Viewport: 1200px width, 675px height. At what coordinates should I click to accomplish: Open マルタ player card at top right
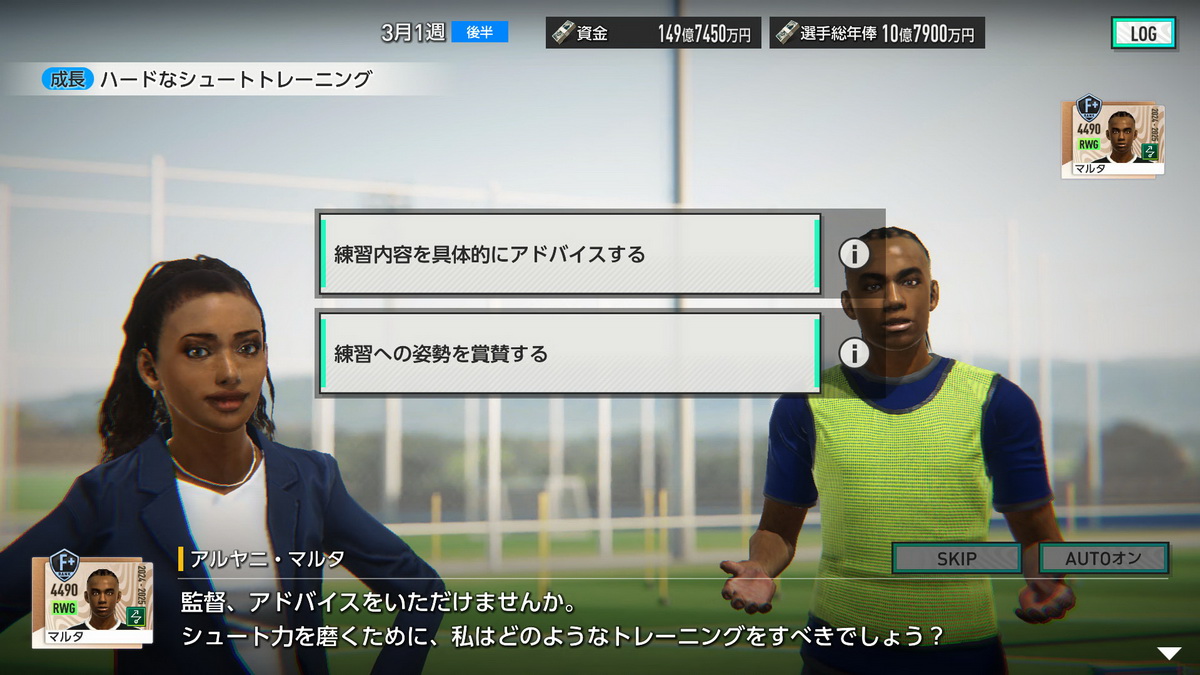click(1111, 137)
